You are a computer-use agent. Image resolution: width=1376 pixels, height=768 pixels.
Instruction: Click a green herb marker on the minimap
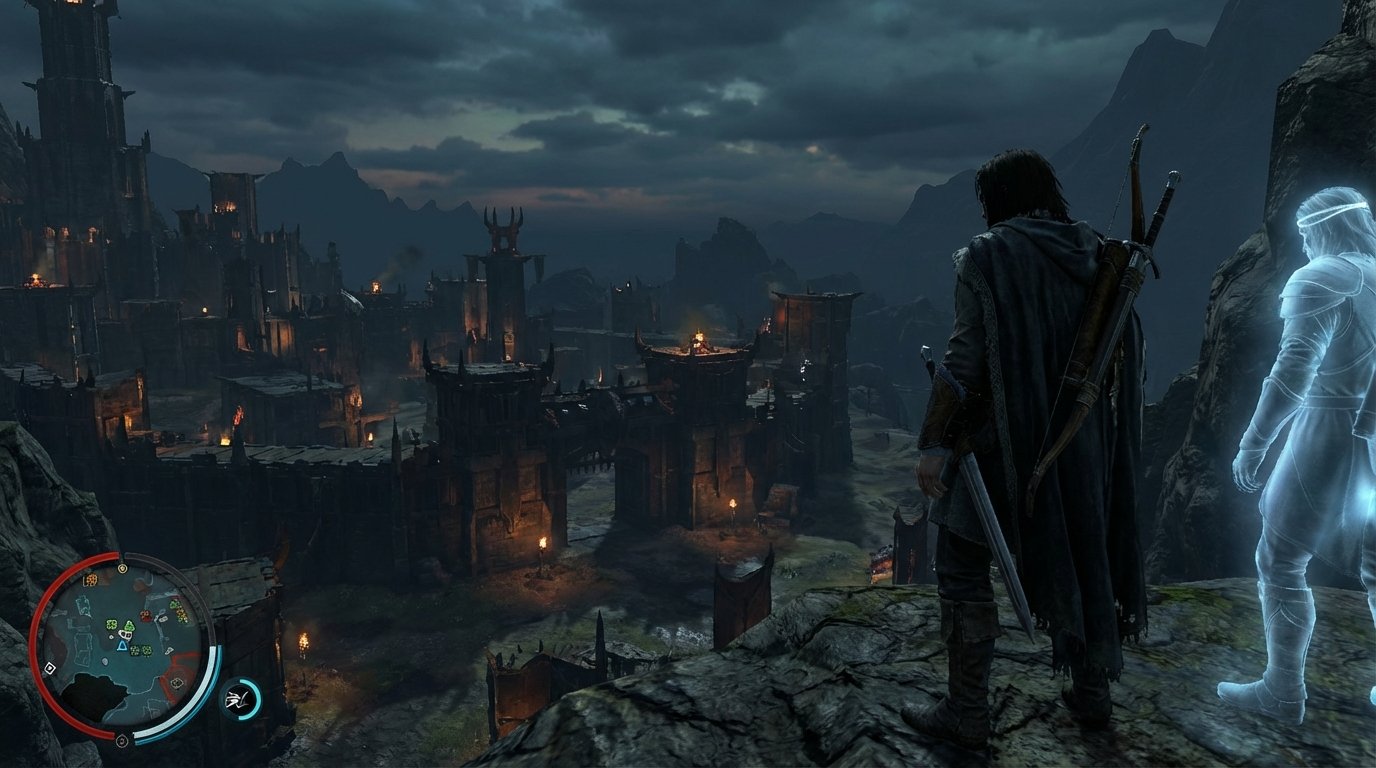click(x=110, y=624)
